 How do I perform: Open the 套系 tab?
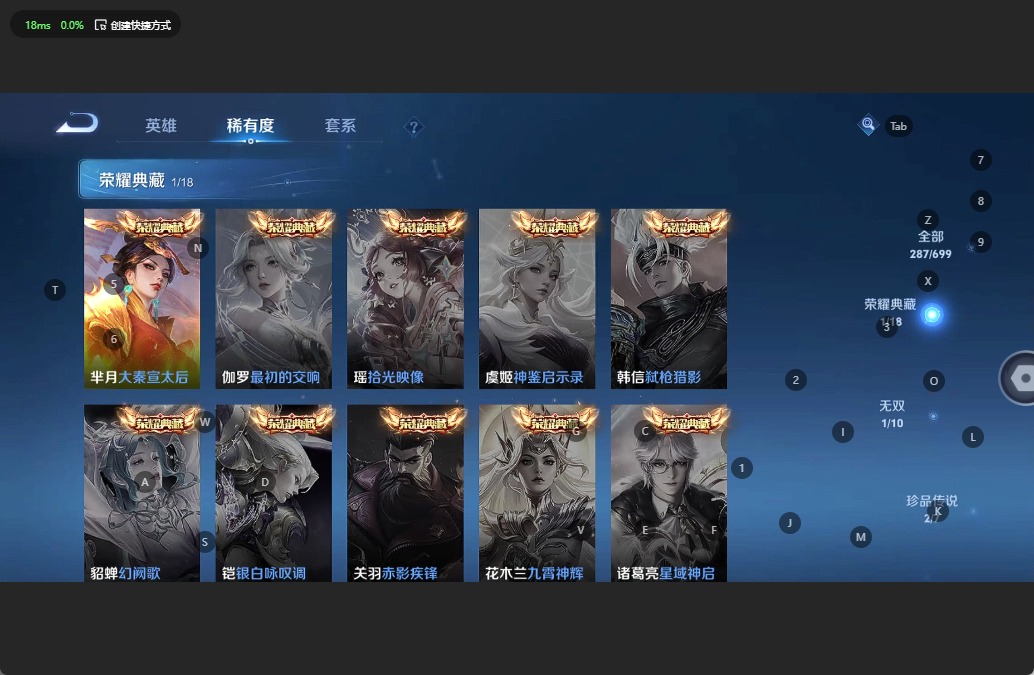pos(340,126)
